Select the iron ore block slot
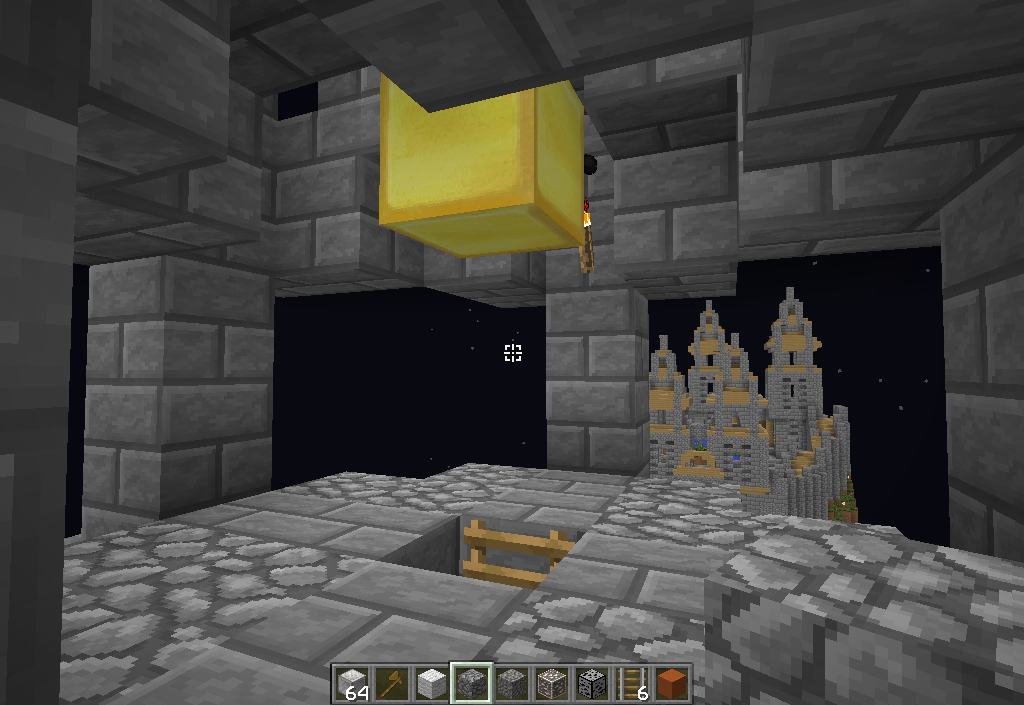 (551, 683)
